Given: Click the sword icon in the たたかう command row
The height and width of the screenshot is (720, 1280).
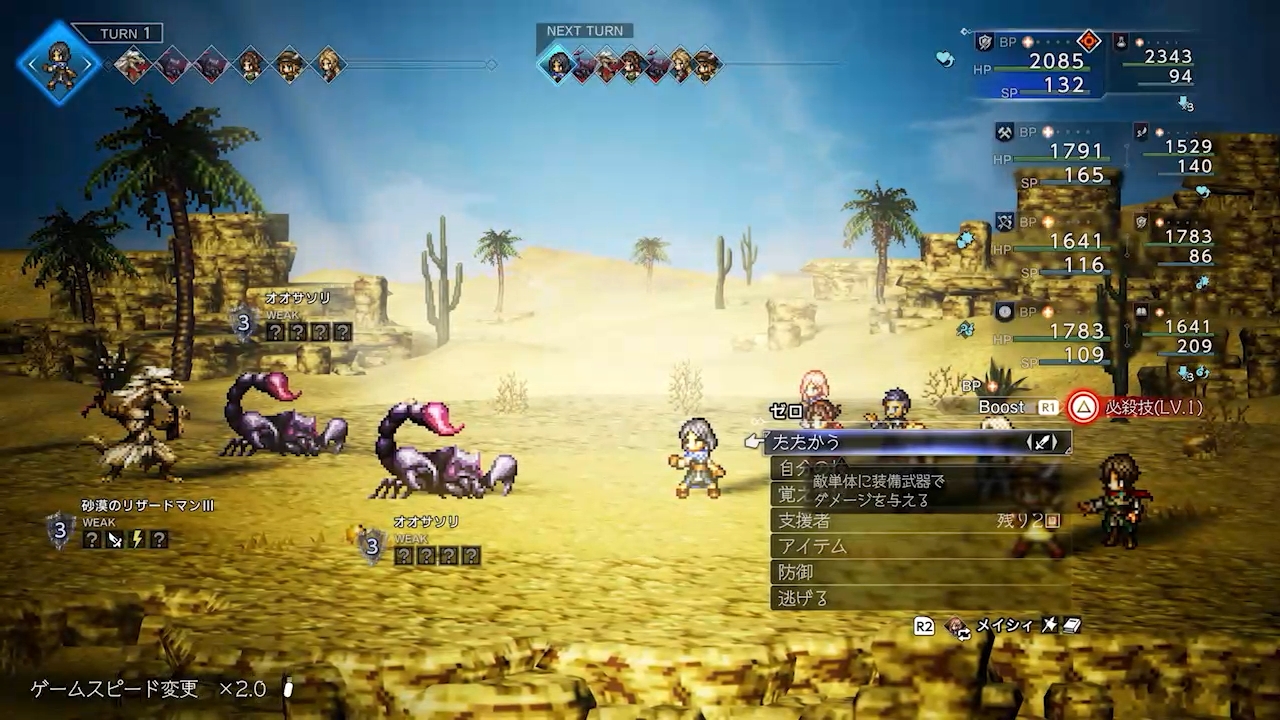Looking at the screenshot, I should pyautogui.click(x=1044, y=443).
